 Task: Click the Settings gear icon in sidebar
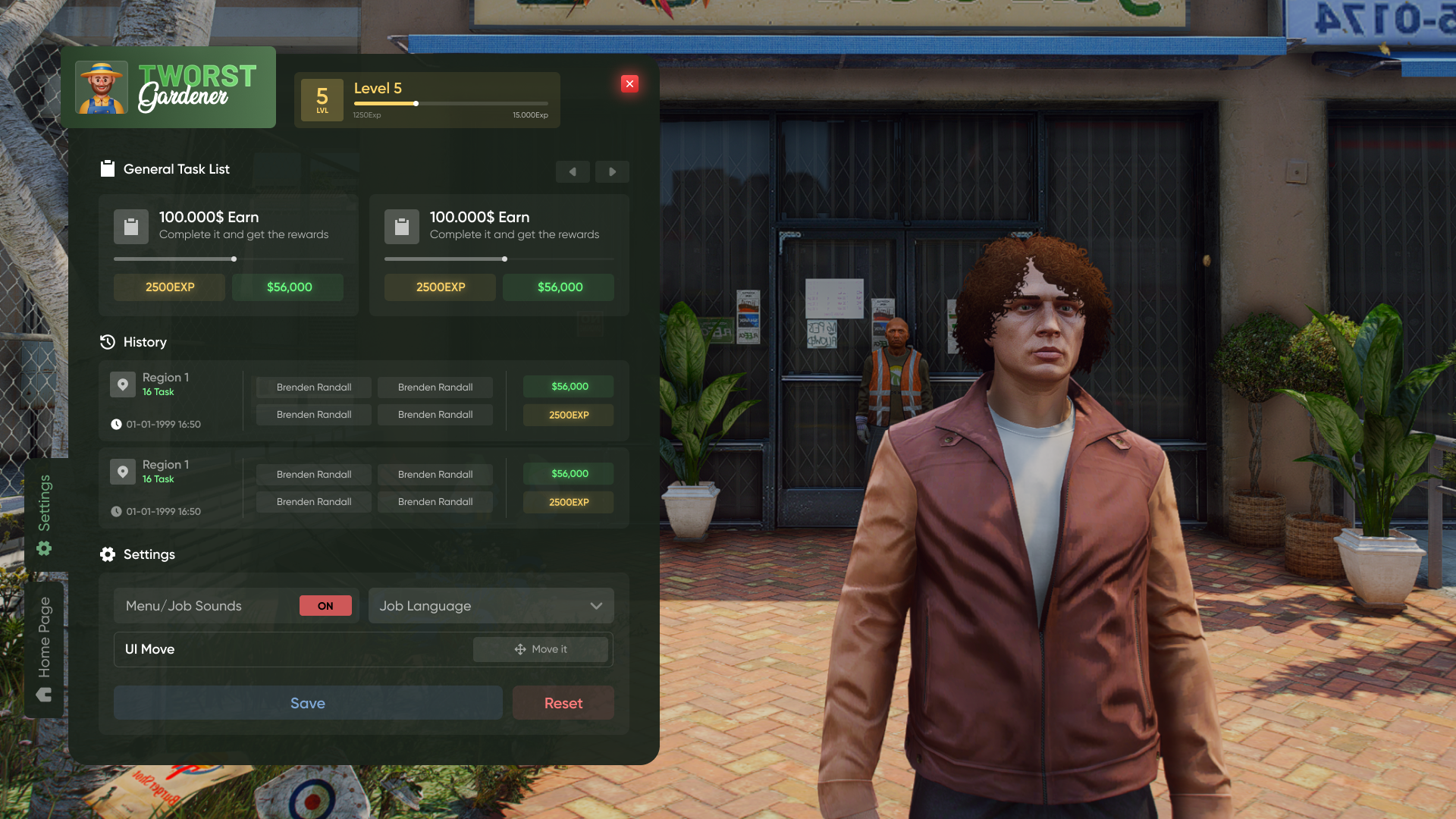pos(44,548)
